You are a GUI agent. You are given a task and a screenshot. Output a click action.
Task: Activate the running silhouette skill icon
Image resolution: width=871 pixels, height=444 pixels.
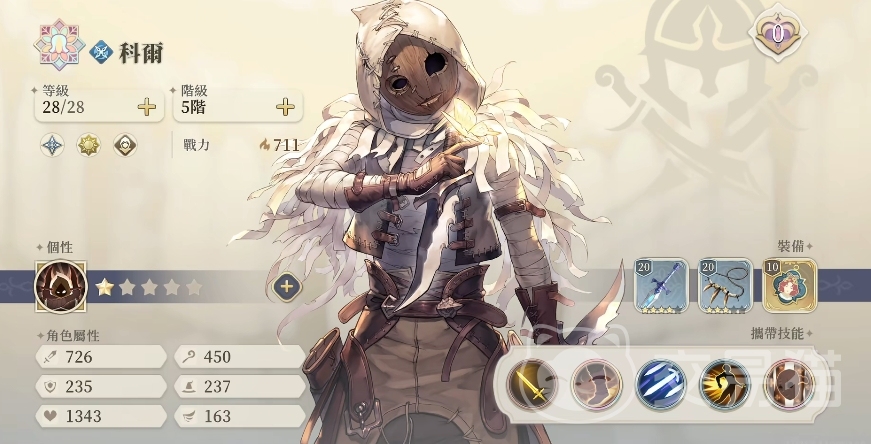(x=725, y=384)
